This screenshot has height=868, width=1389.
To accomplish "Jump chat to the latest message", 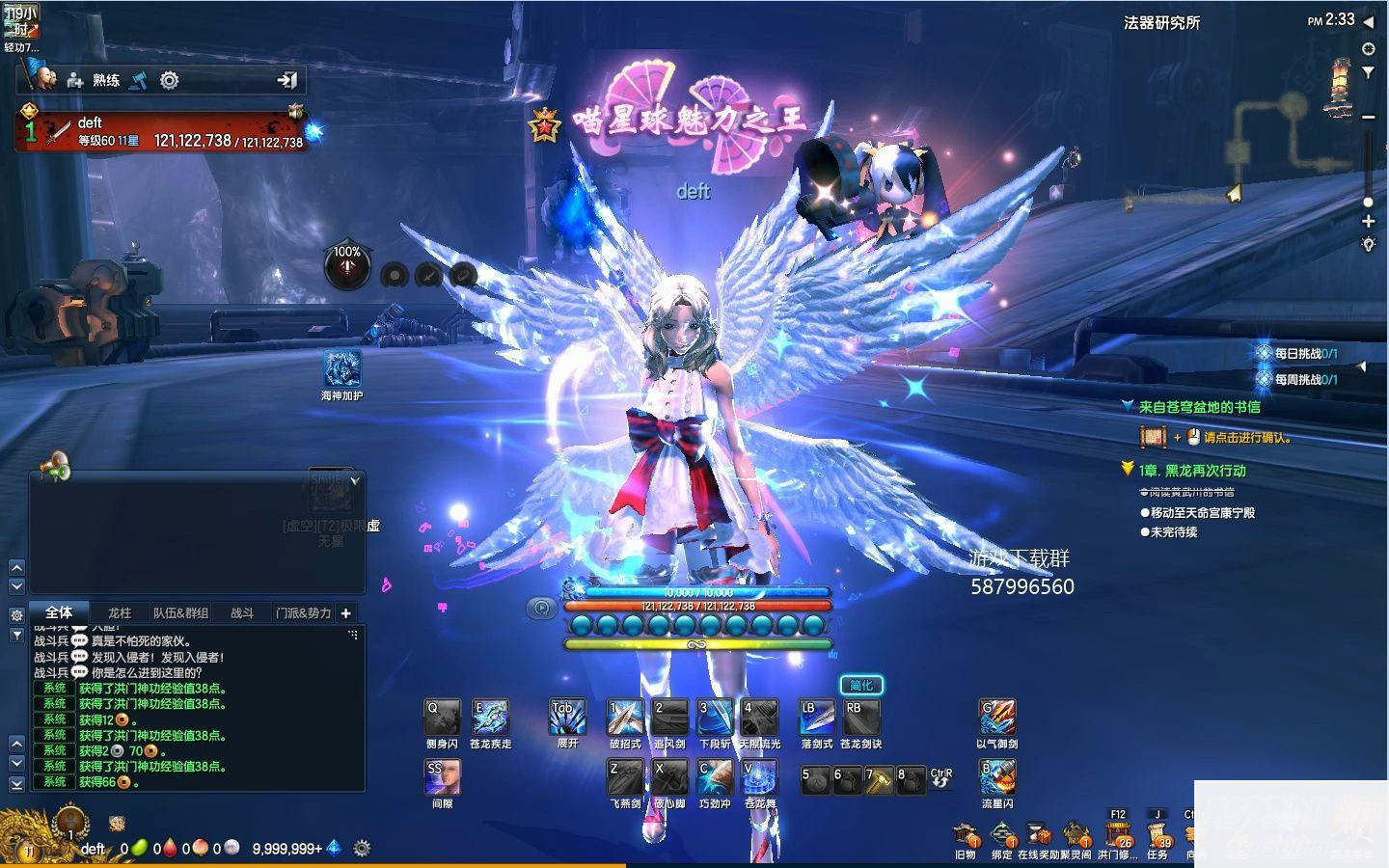I will [16, 784].
